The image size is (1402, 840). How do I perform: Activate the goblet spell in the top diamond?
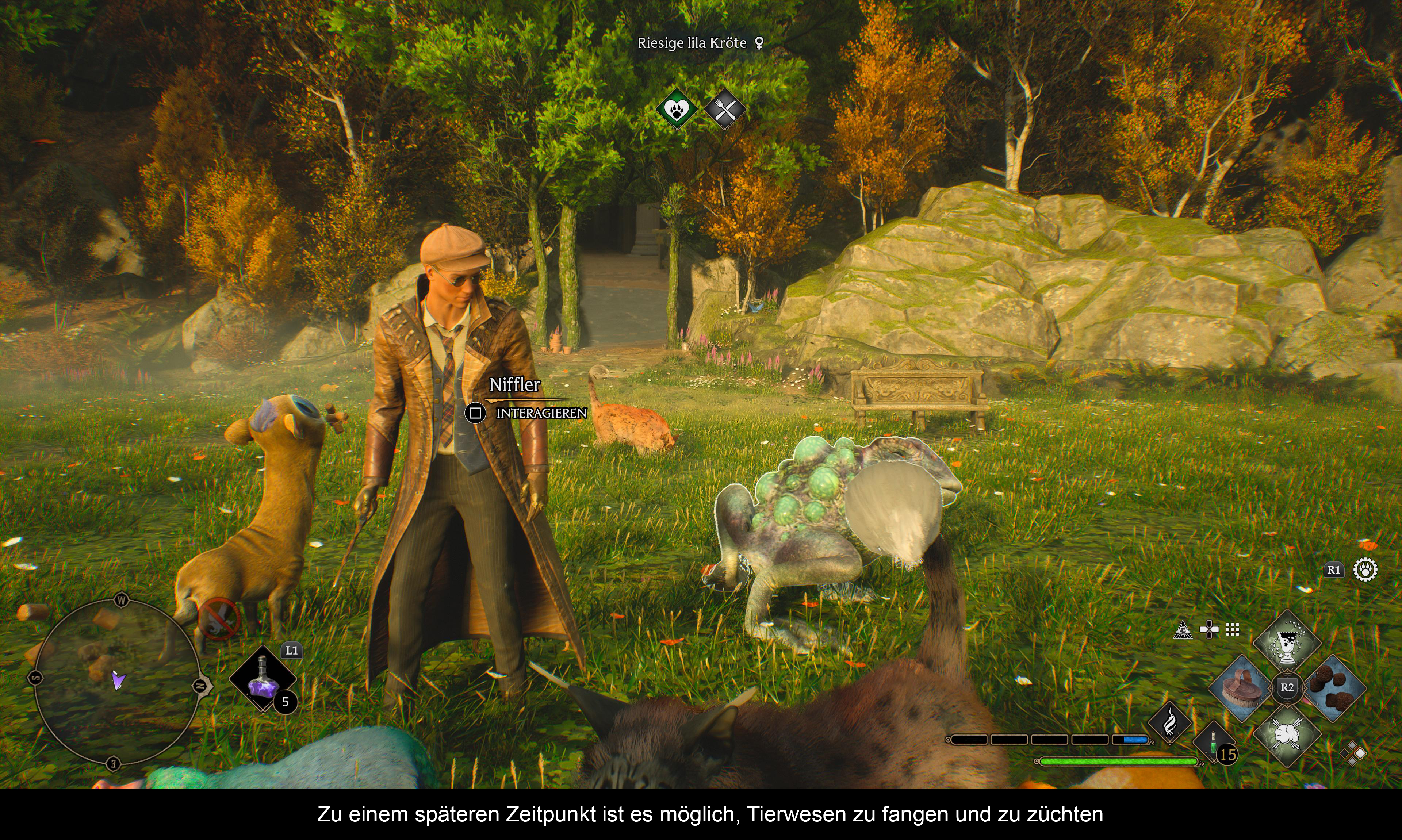[1287, 643]
